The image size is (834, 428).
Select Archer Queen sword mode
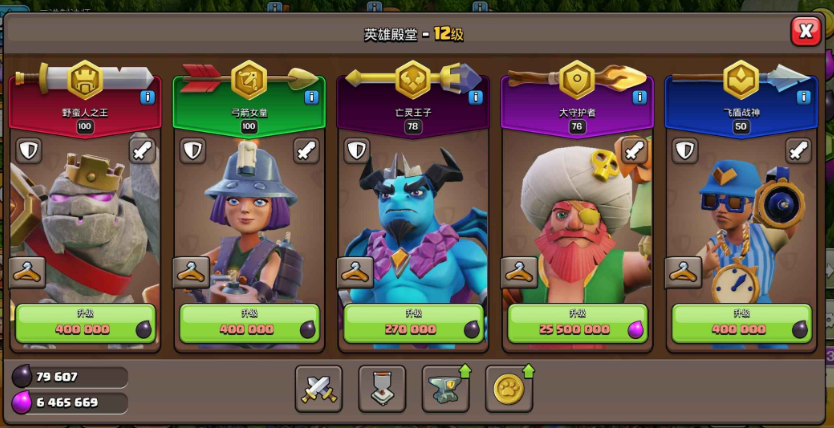tap(306, 151)
